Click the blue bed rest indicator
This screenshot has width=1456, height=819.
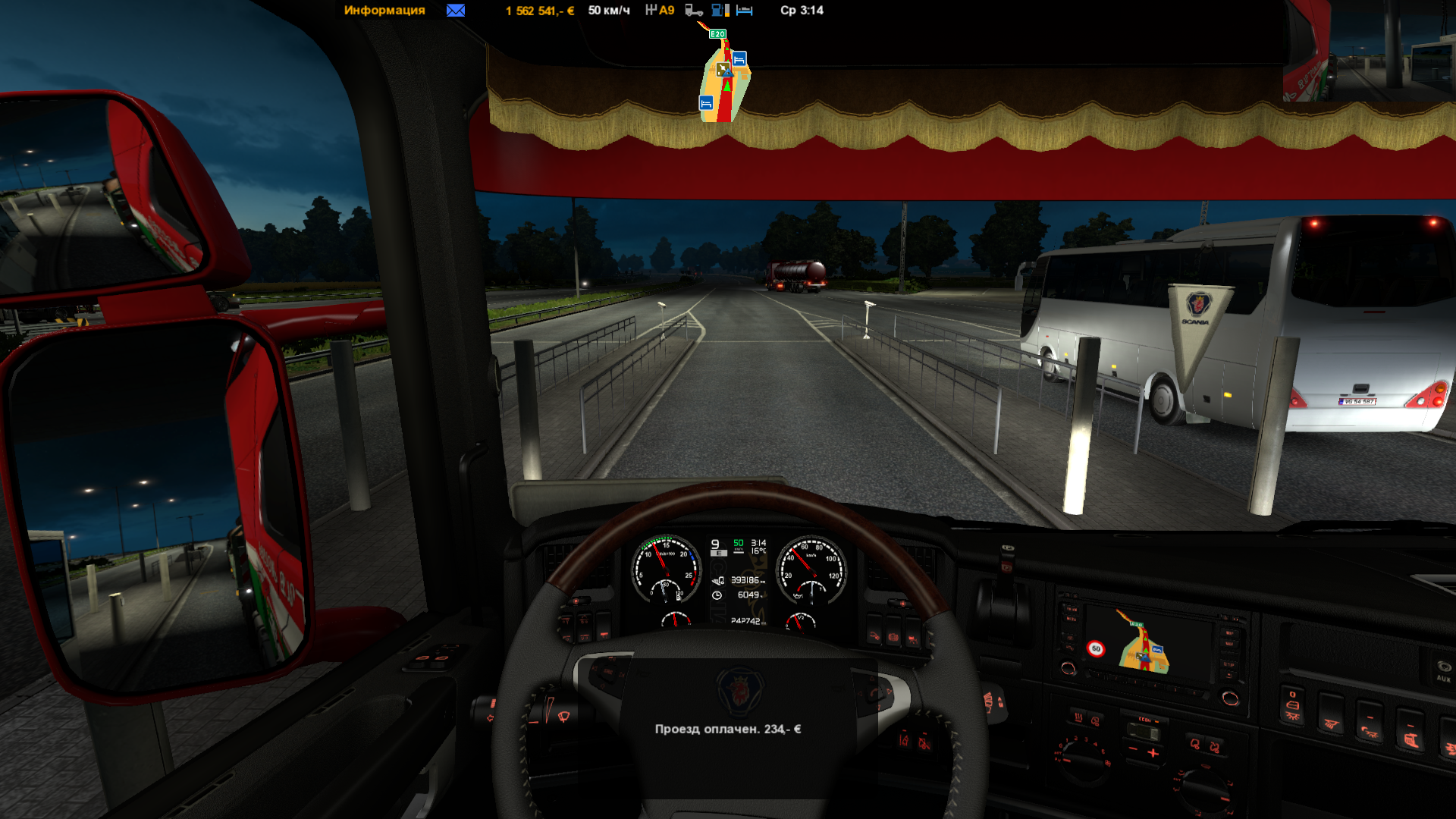pos(745,11)
